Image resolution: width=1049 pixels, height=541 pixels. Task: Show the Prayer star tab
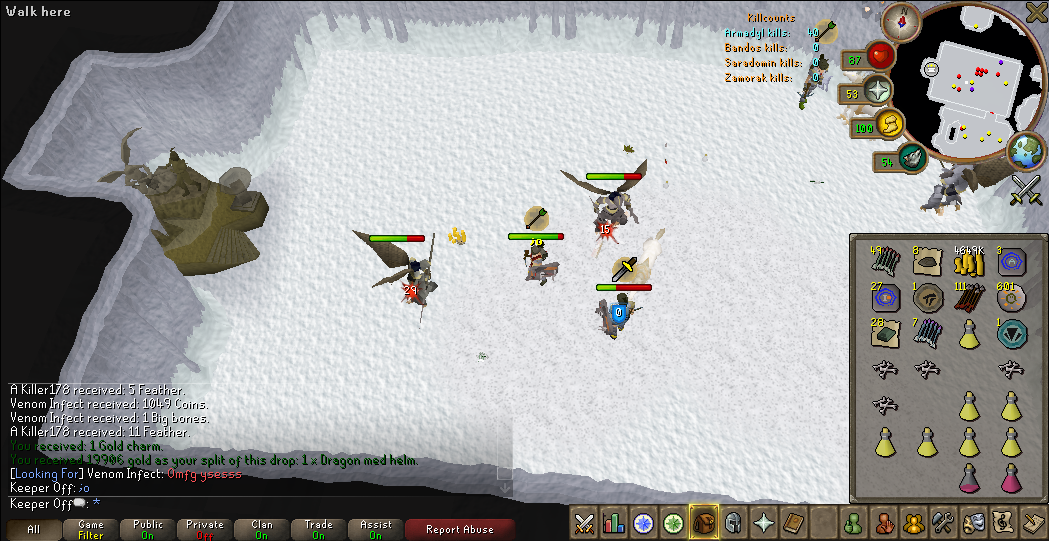tap(763, 522)
